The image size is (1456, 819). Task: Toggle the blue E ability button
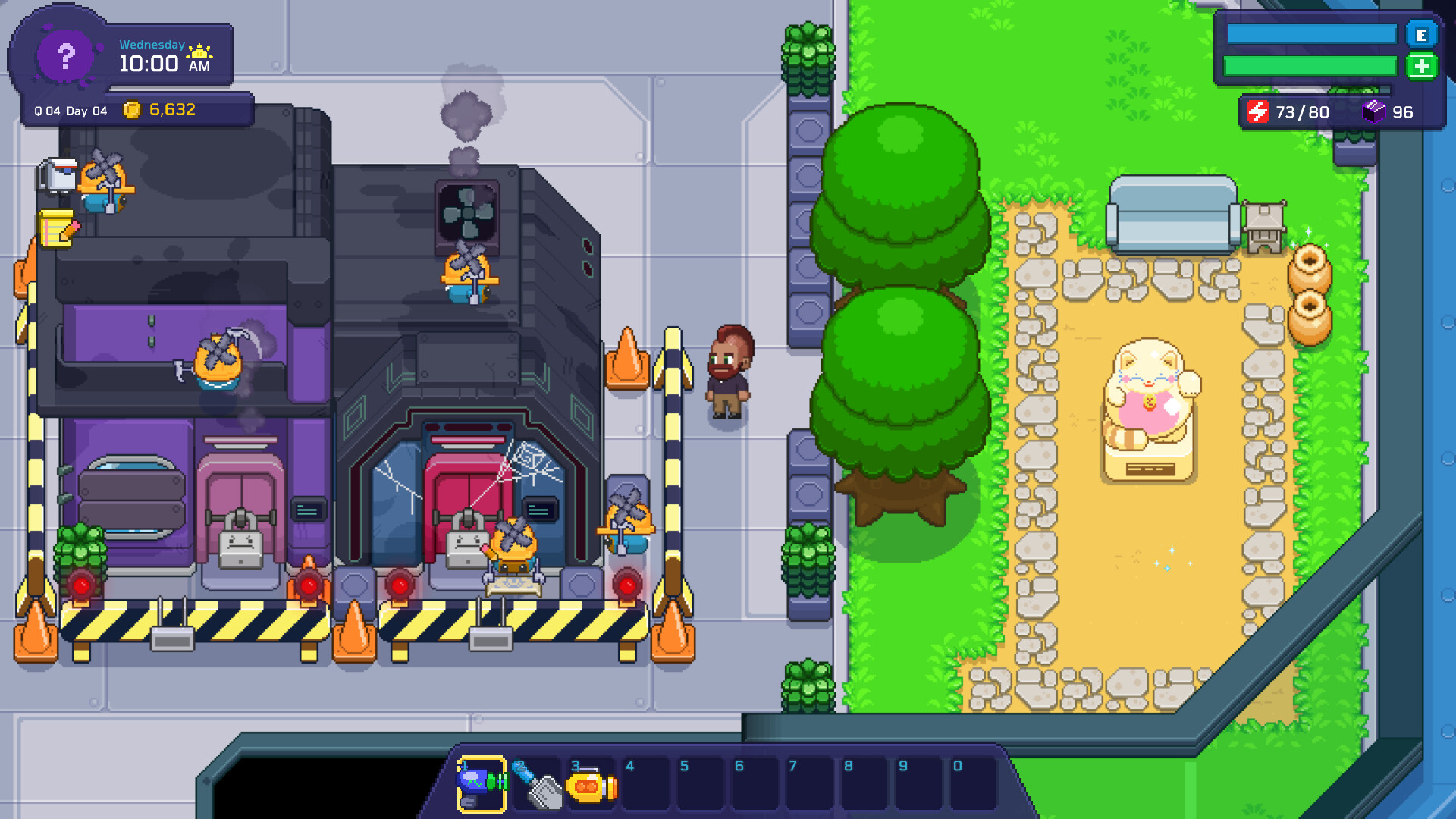1421,34
